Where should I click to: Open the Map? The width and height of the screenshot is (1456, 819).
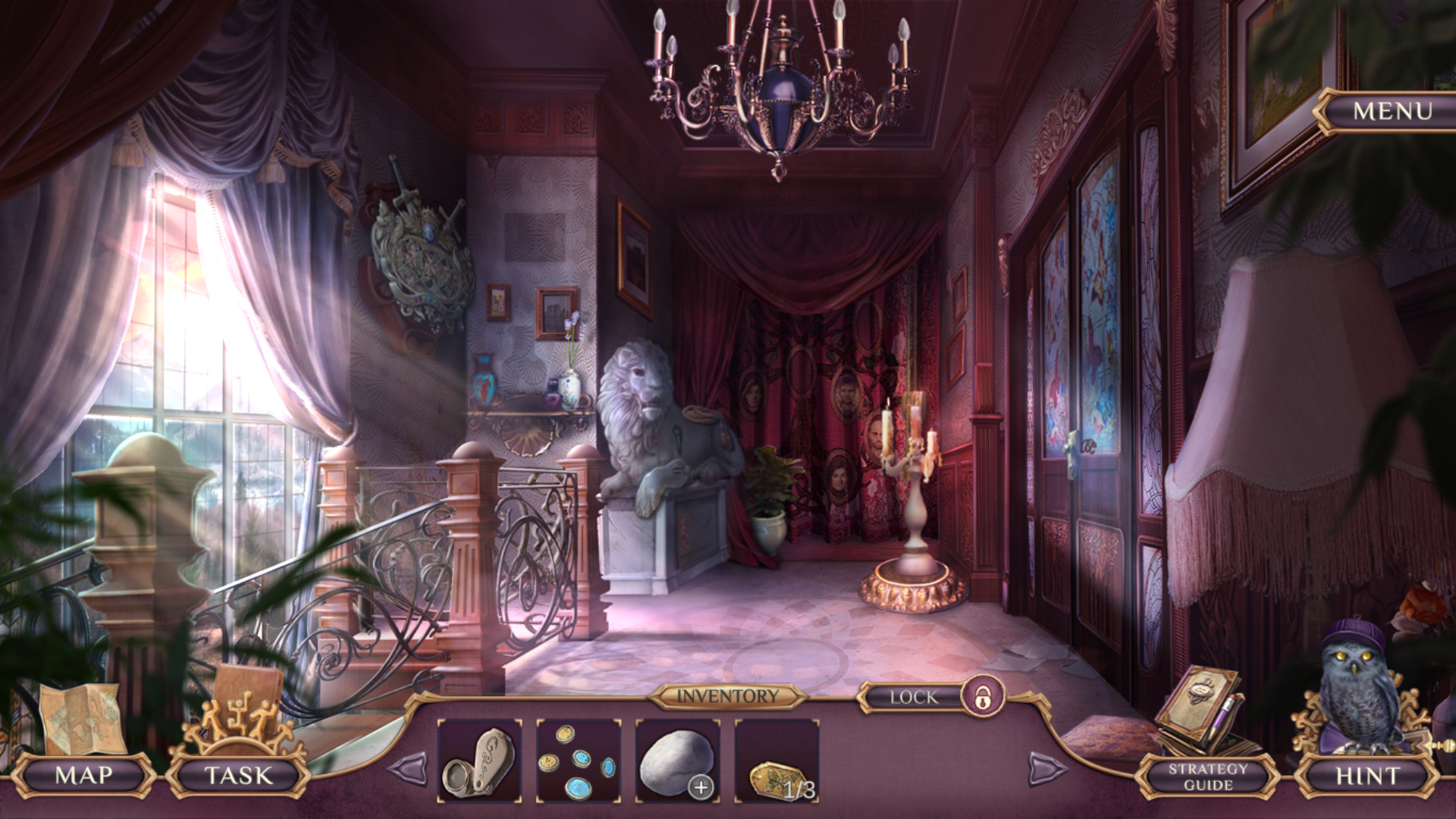(x=83, y=775)
